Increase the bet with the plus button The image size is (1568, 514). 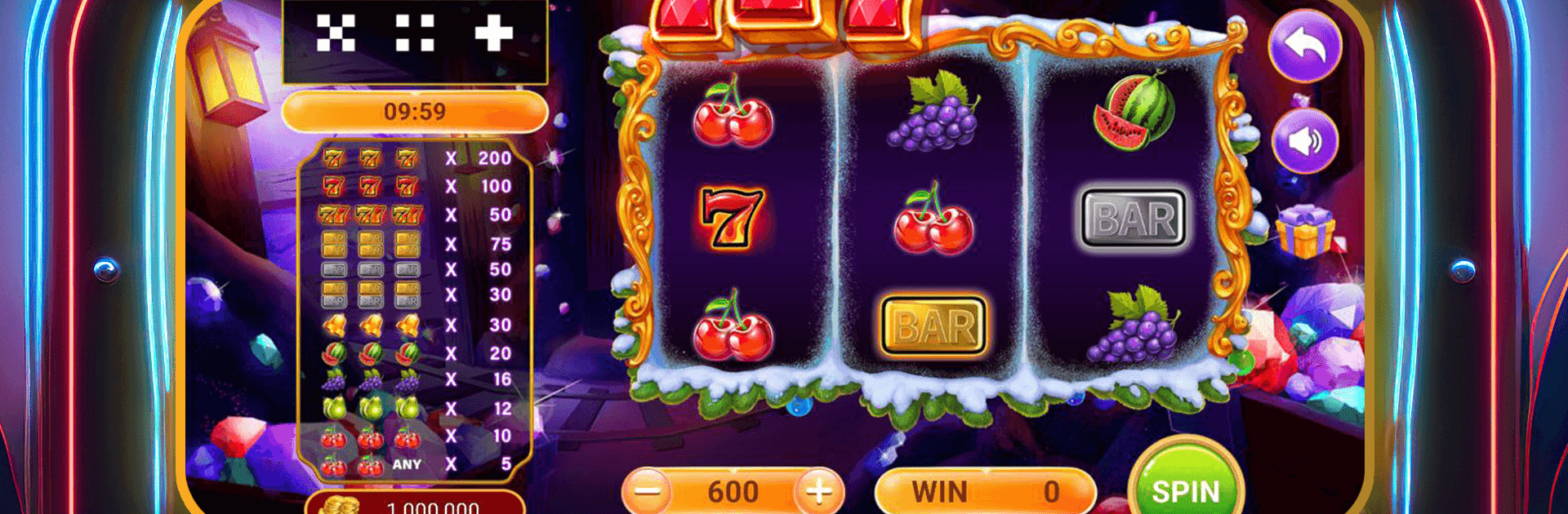[818, 491]
